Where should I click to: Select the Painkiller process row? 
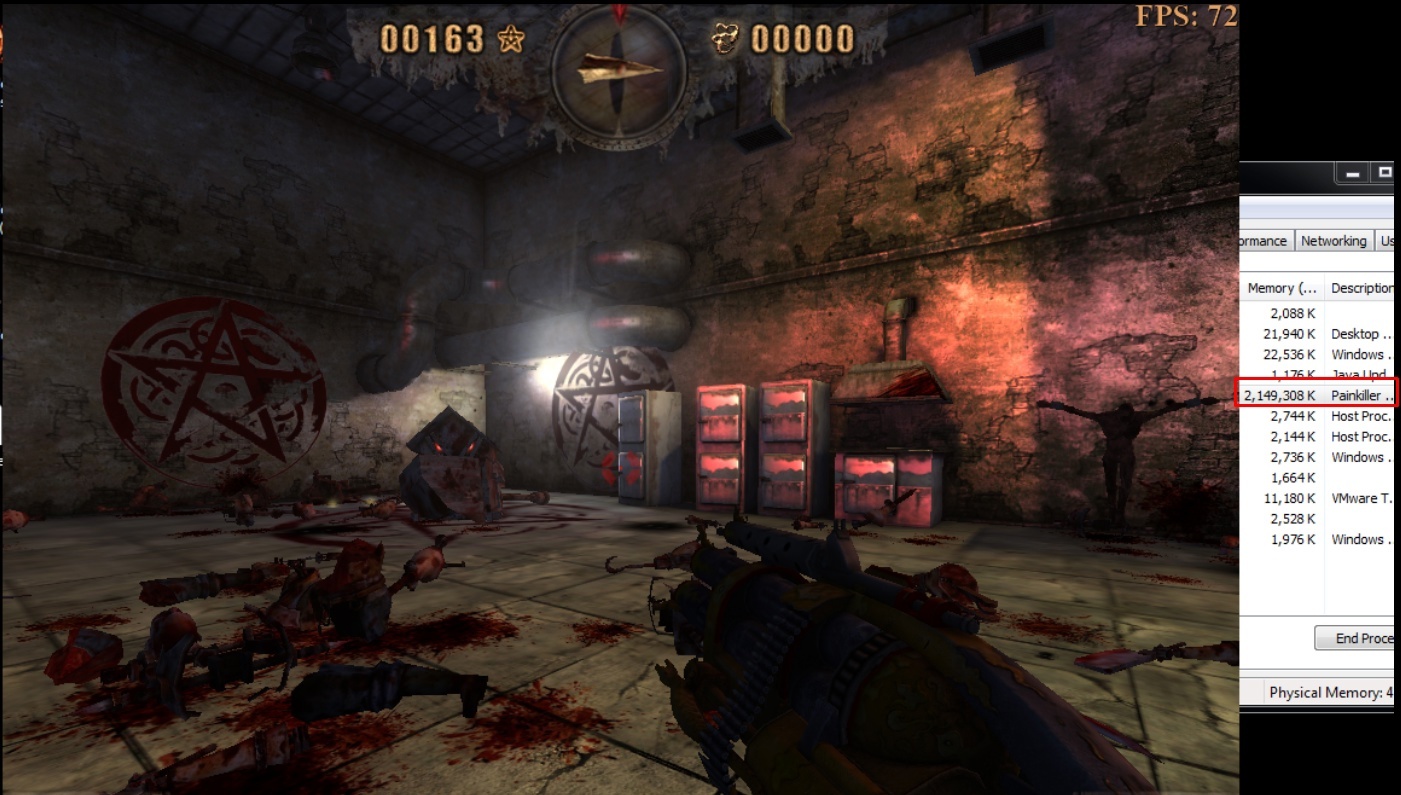pyautogui.click(x=1316, y=395)
